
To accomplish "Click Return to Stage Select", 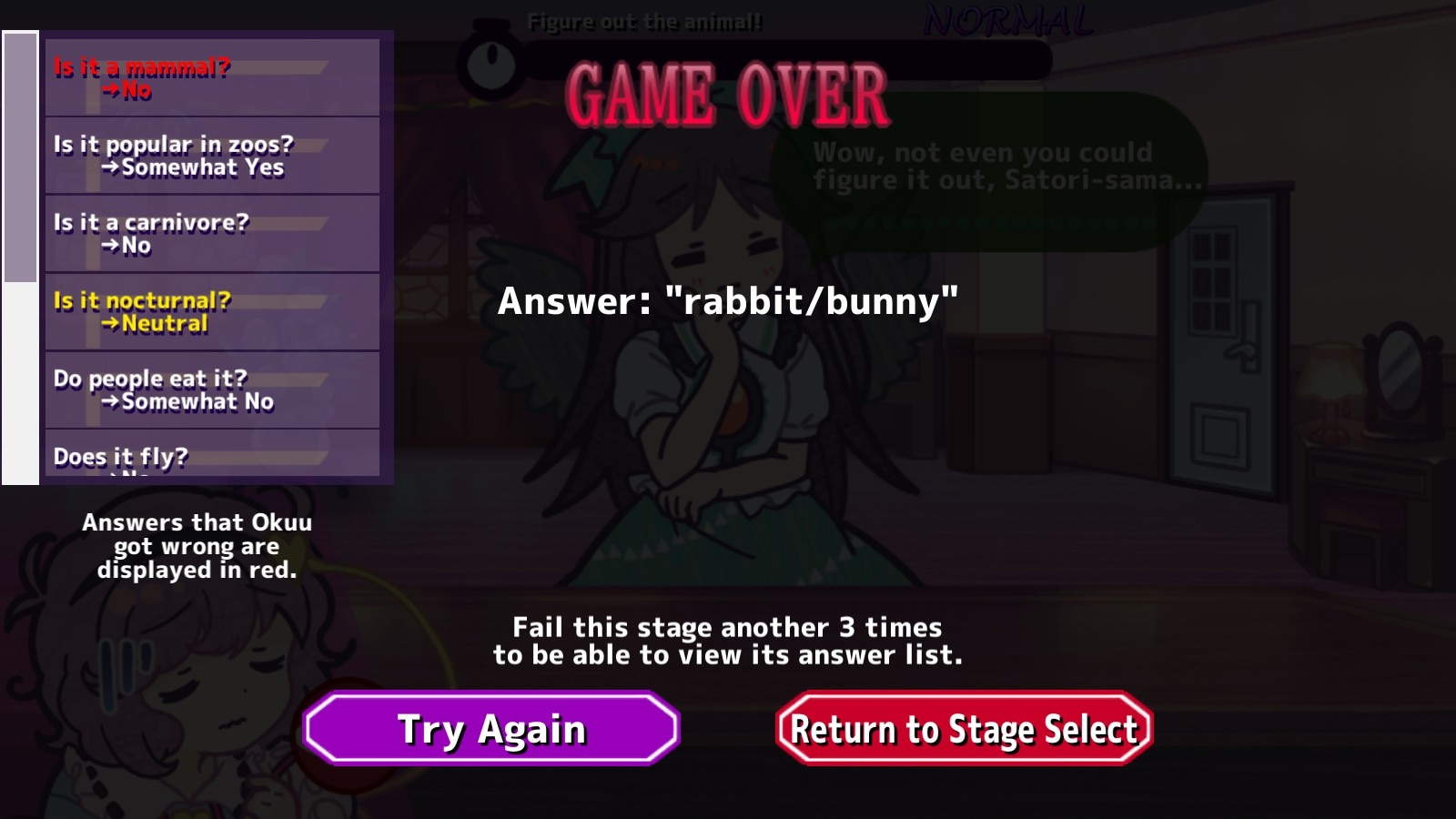I will (963, 728).
